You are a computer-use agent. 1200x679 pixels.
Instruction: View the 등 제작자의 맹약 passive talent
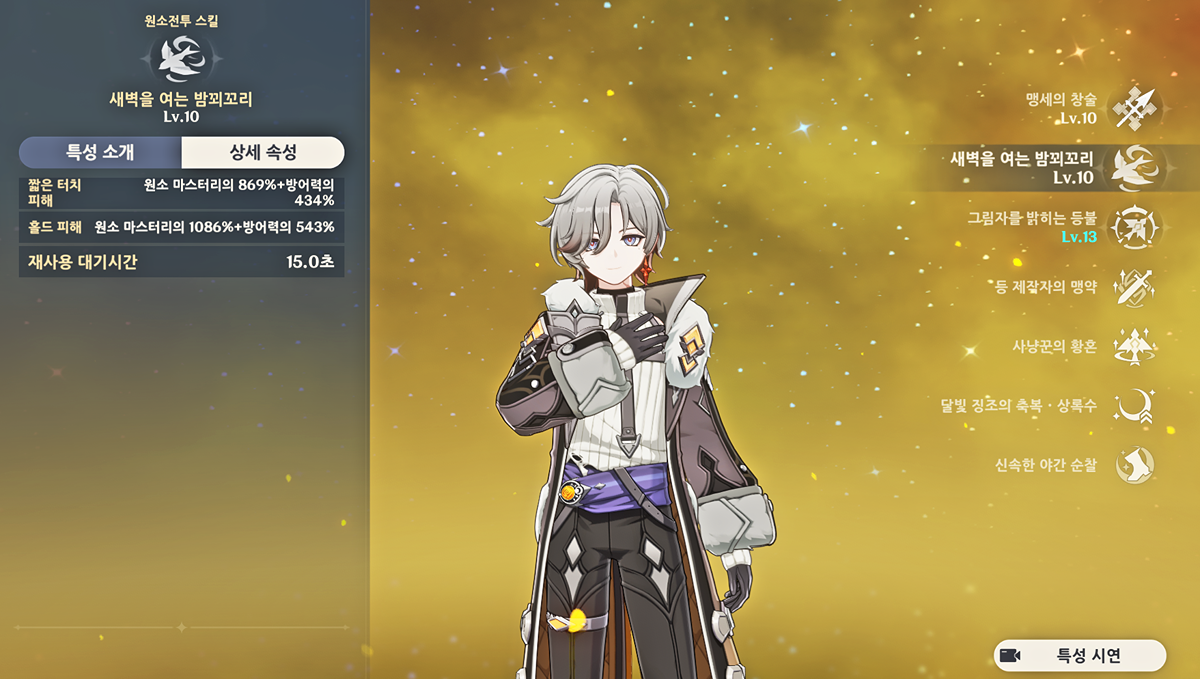tap(1134, 287)
